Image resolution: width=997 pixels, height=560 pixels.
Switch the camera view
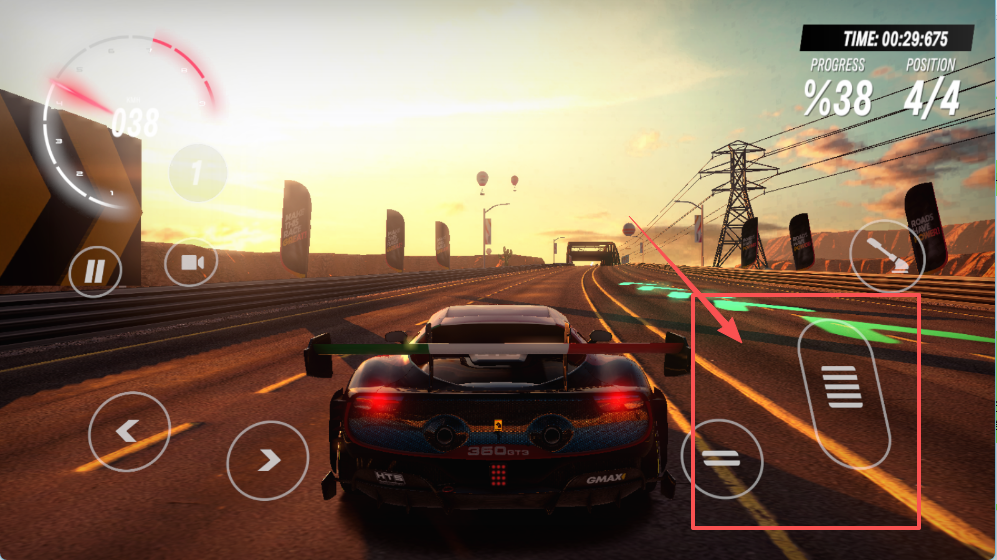(191, 264)
